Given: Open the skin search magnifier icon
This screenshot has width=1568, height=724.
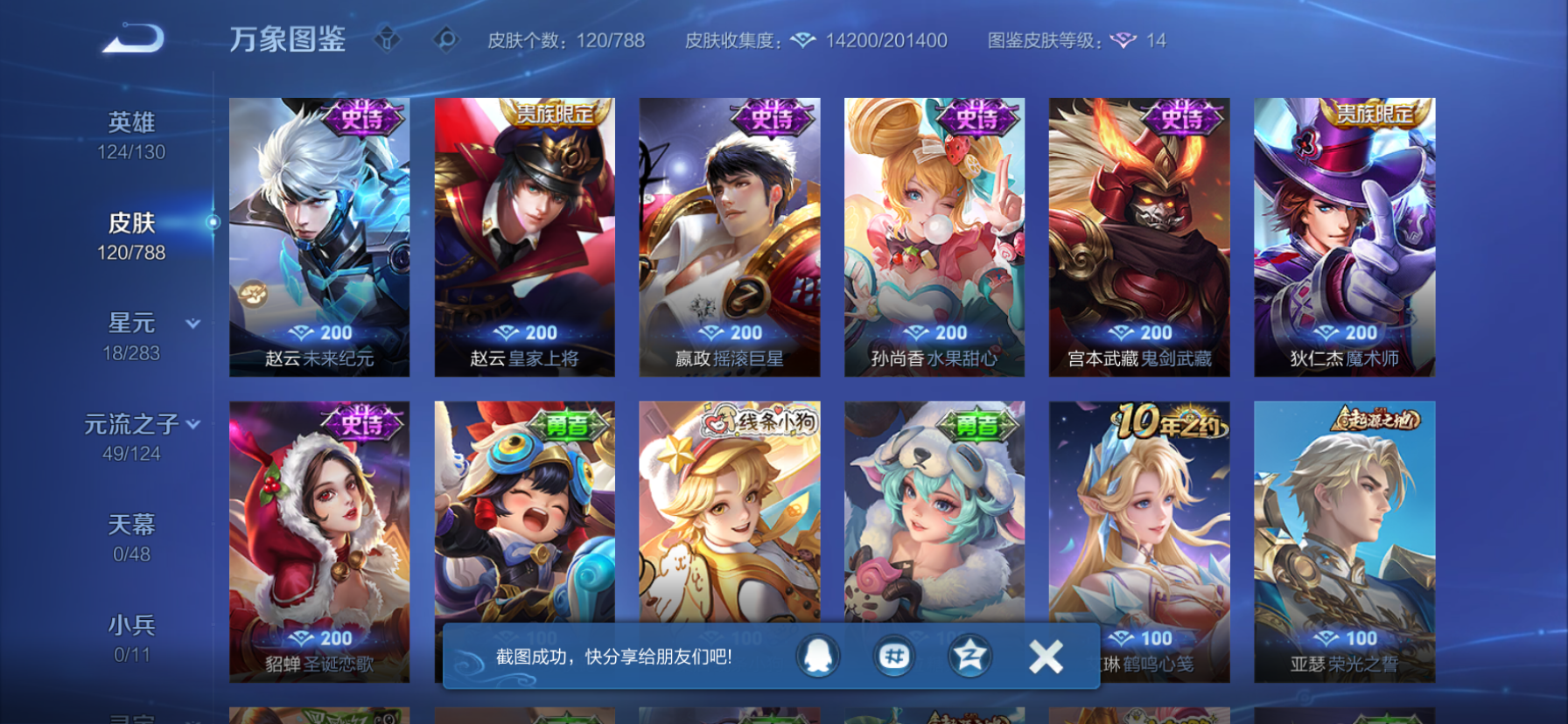Looking at the screenshot, I should [x=446, y=39].
